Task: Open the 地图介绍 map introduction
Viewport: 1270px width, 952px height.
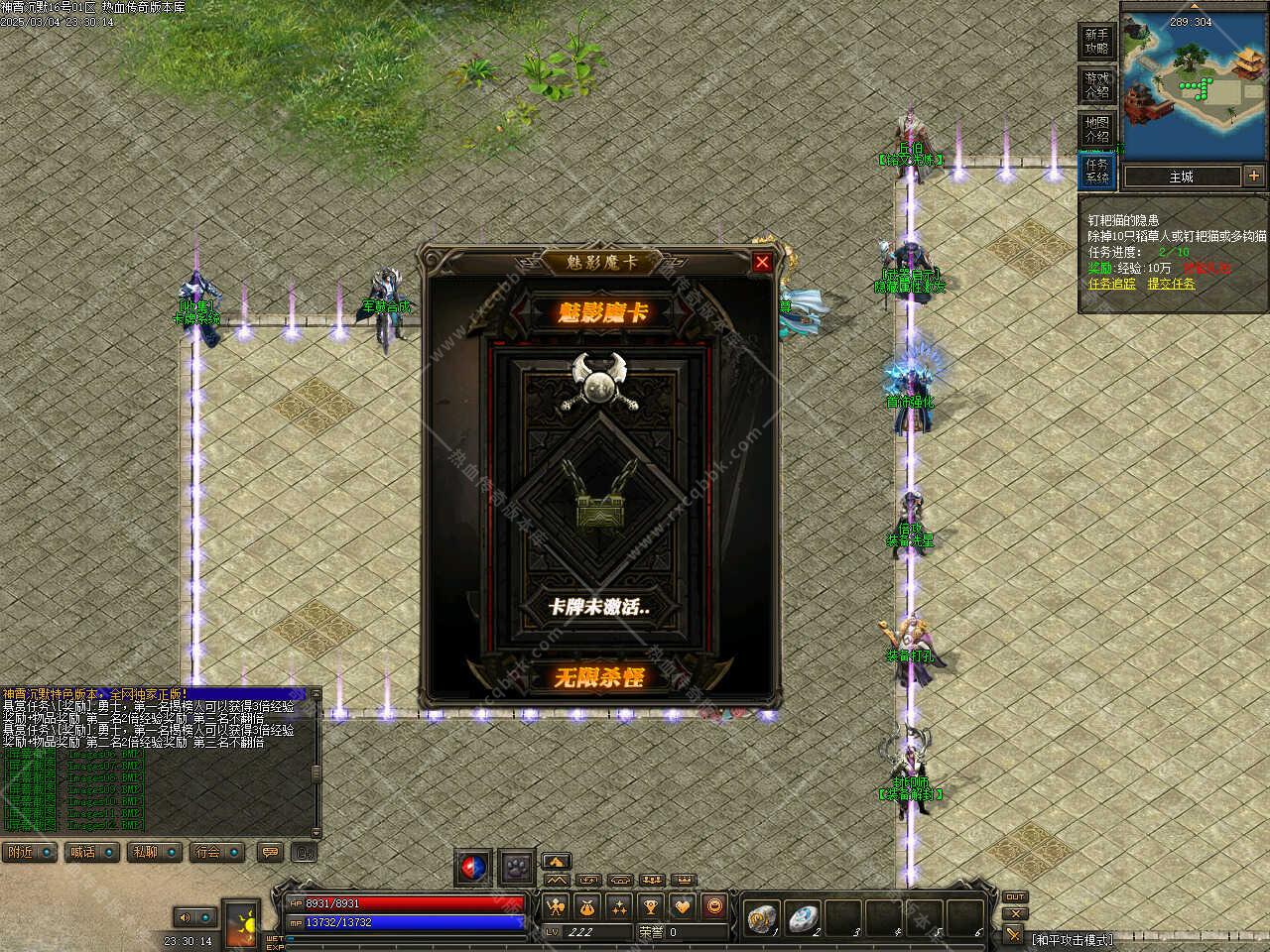Action: click(x=1096, y=128)
